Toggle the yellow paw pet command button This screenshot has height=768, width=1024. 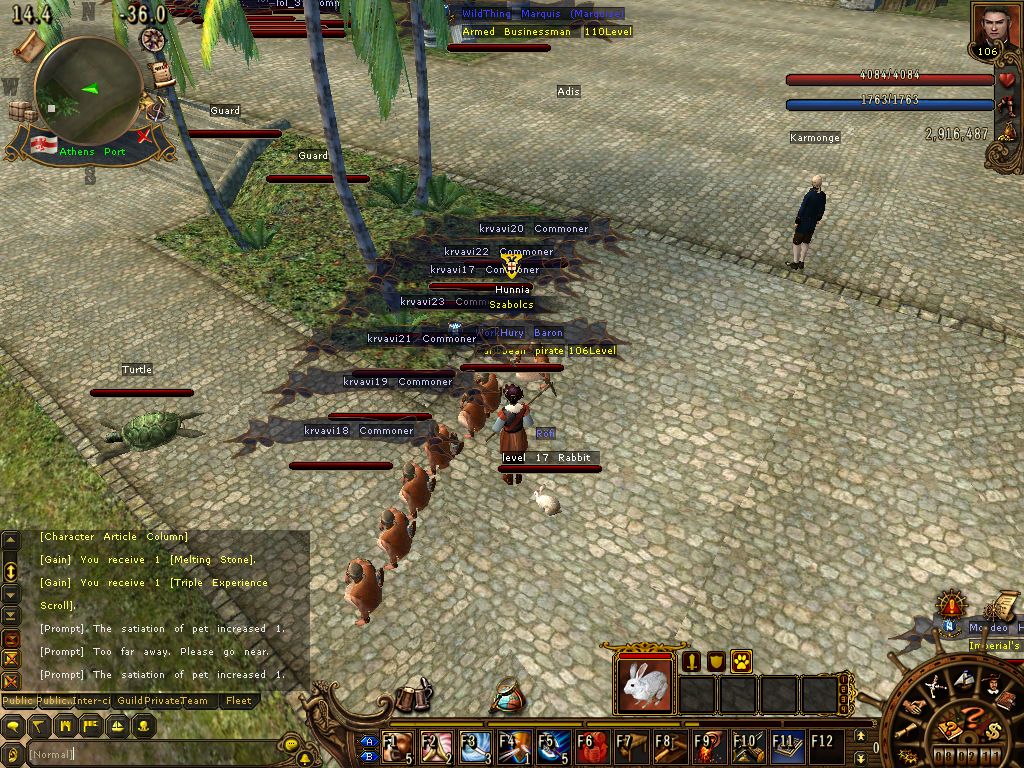point(741,661)
